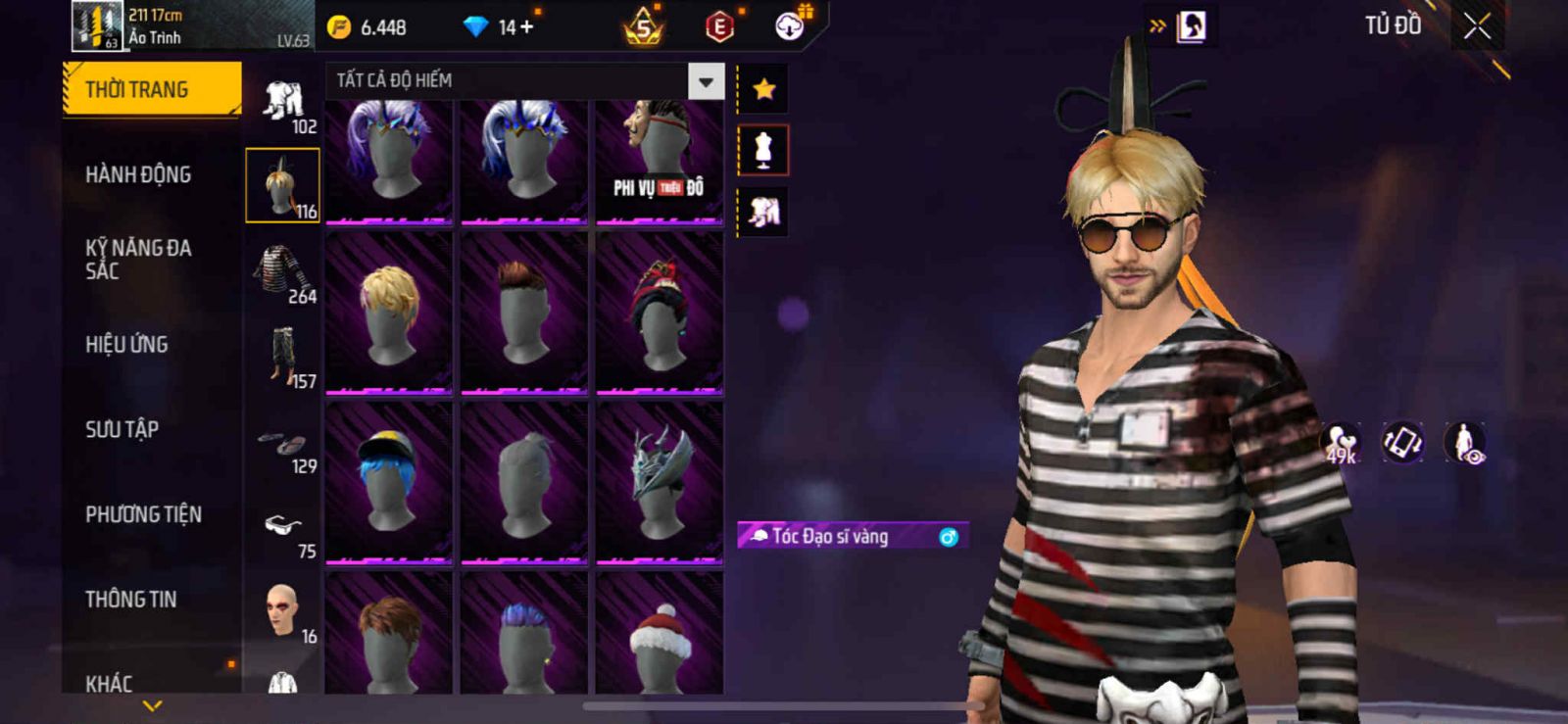This screenshot has width=1568, height=724.
Task: Open the shoes category with 129 items
Action: coord(282,446)
